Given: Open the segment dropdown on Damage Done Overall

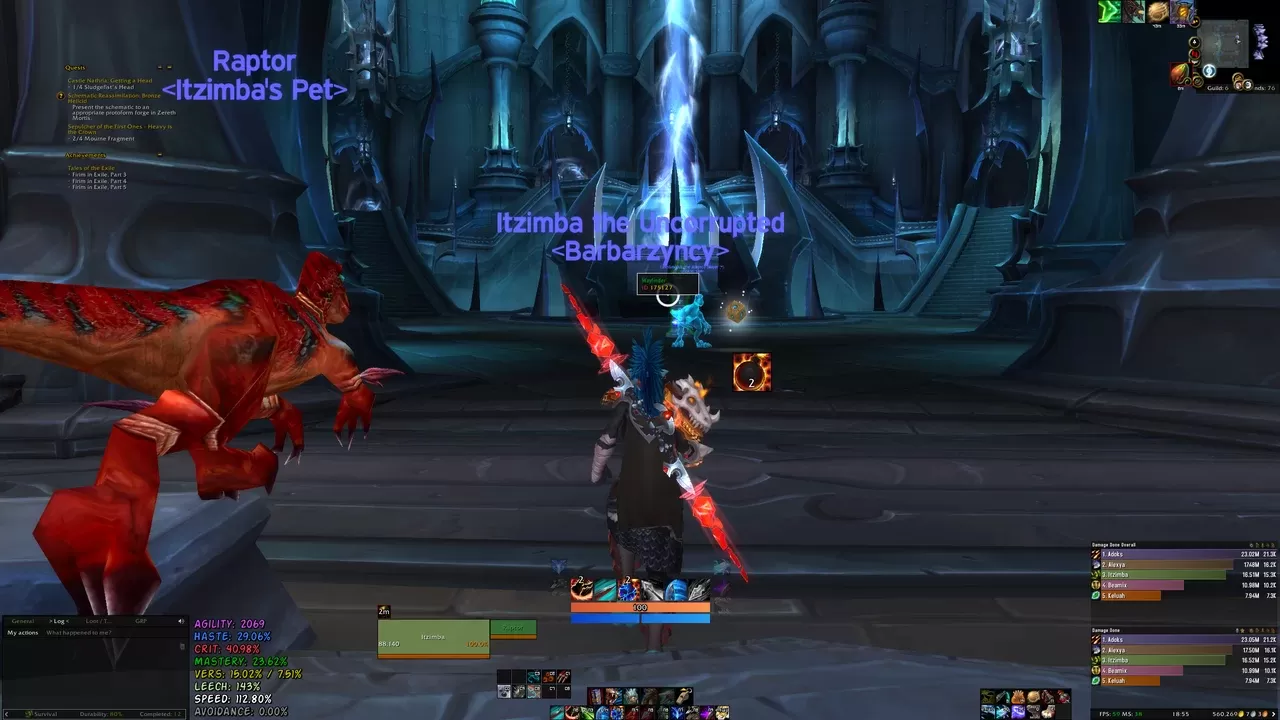Looking at the screenshot, I should tap(1252, 546).
